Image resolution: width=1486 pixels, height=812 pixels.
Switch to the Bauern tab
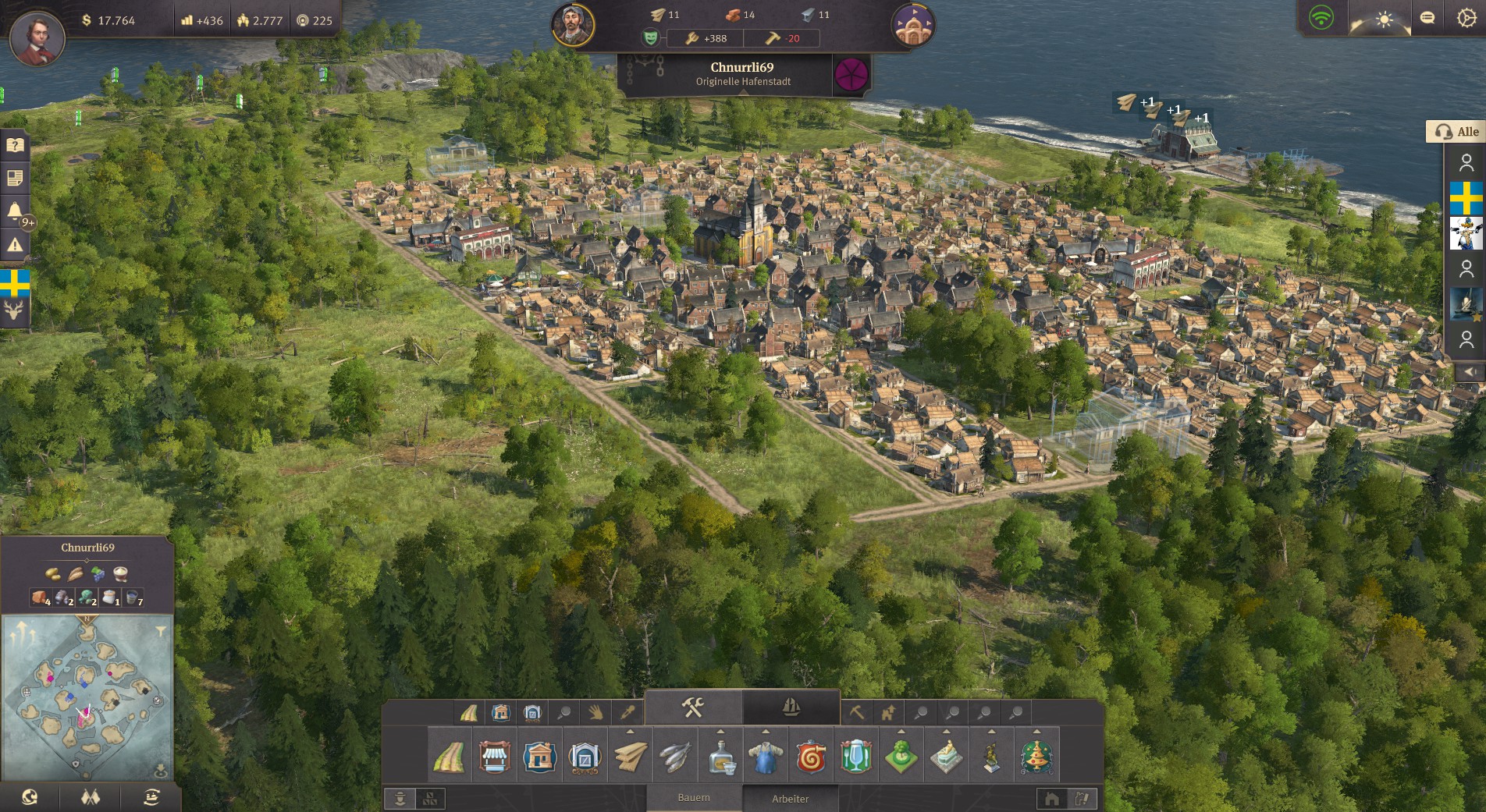694,798
